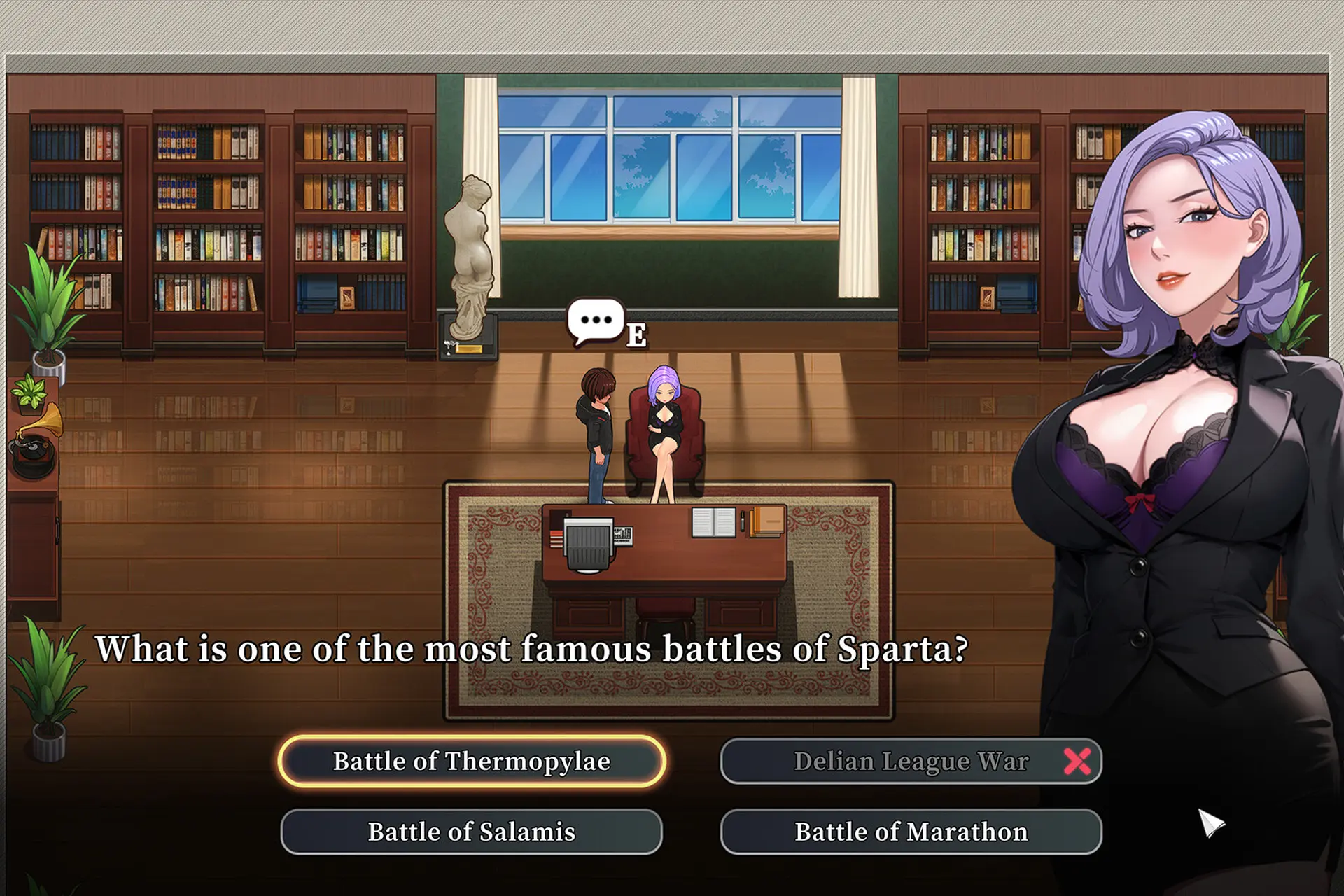This screenshot has width=1344, height=896.
Task: Click the crossed-out Delian League War answer
Action: pyautogui.click(x=910, y=760)
